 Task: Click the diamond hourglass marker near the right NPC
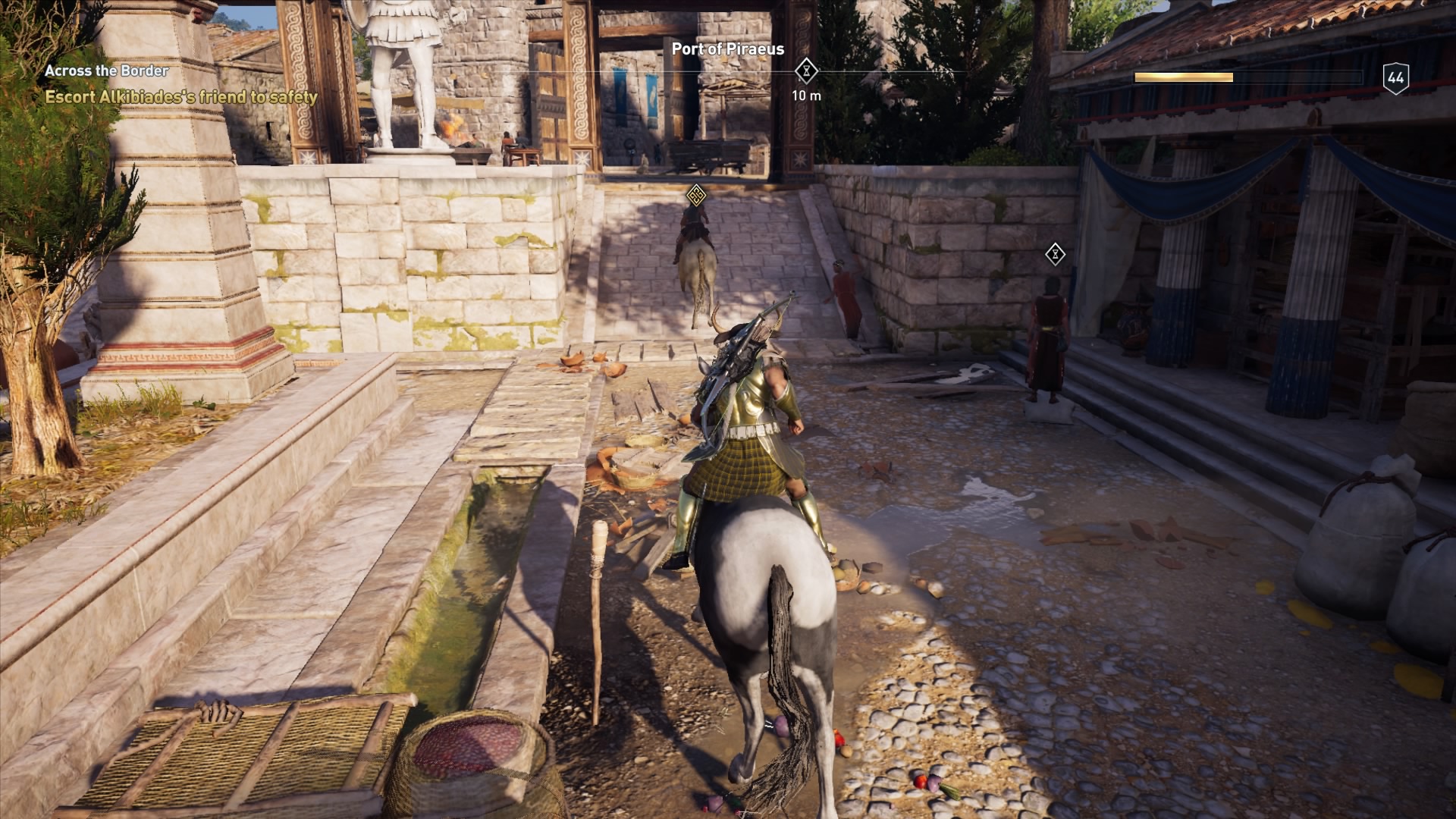click(1055, 255)
